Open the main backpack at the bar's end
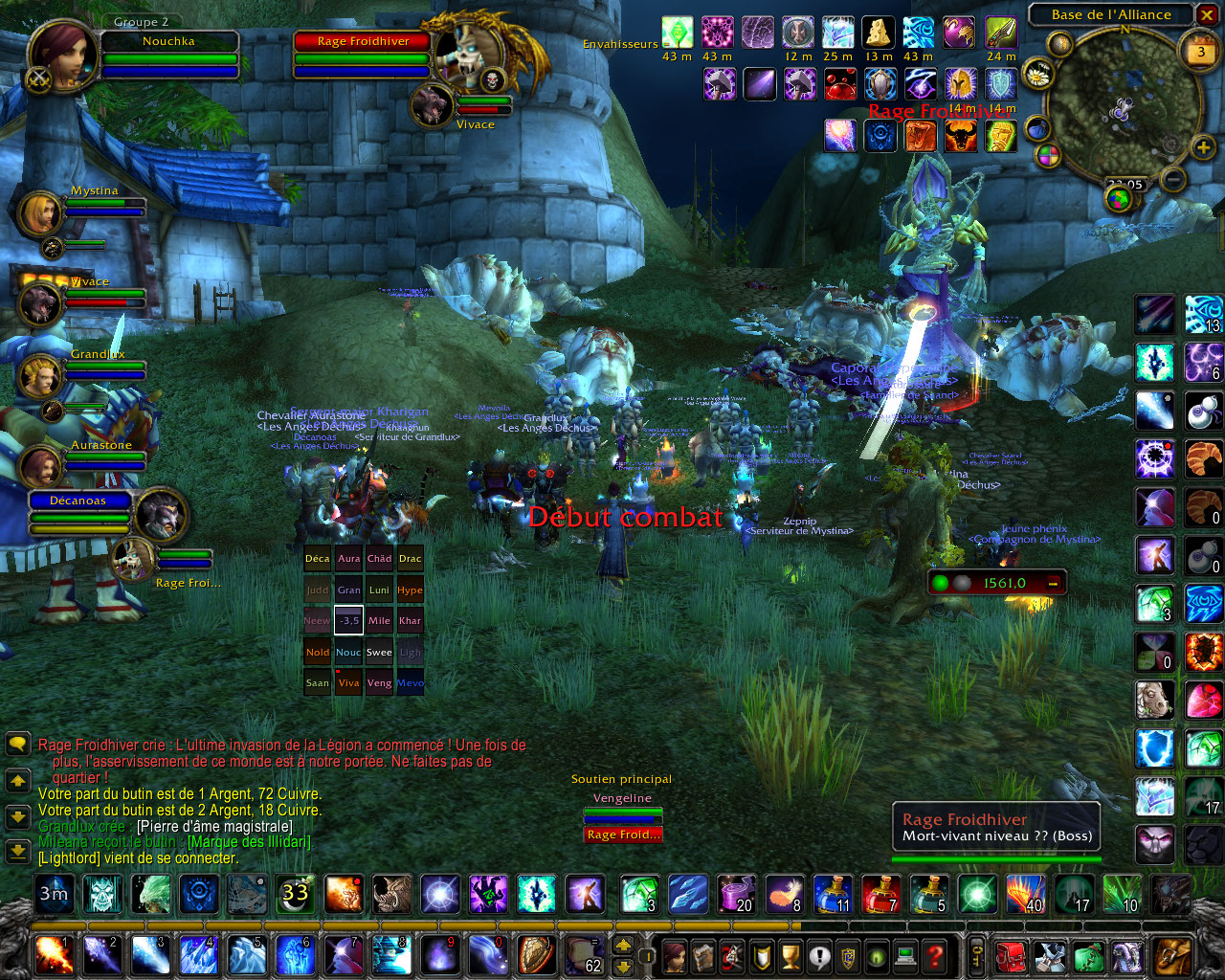The image size is (1225, 980). click(x=1172, y=955)
